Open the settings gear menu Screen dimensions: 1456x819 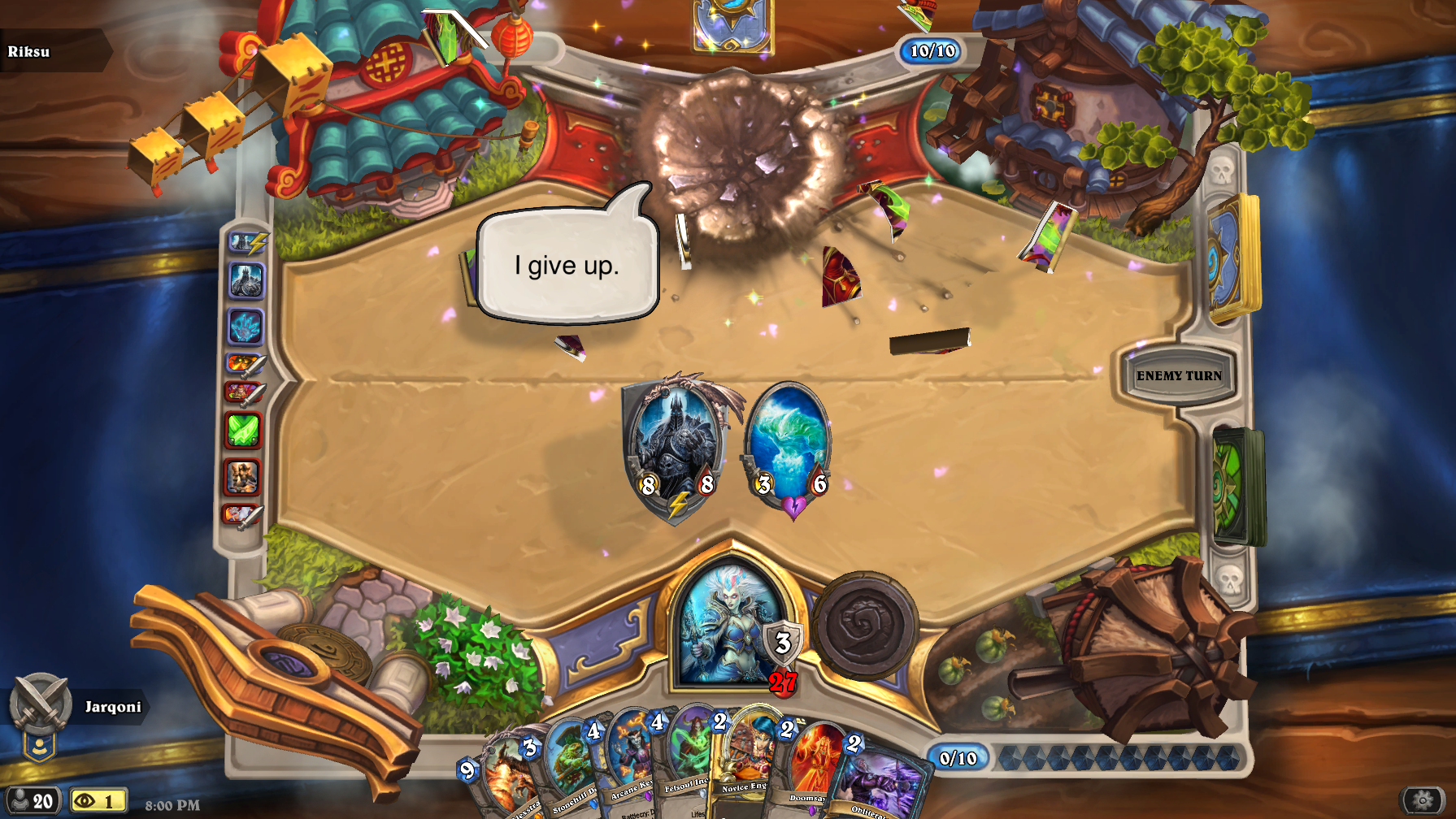pyautogui.click(x=1423, y=800)
